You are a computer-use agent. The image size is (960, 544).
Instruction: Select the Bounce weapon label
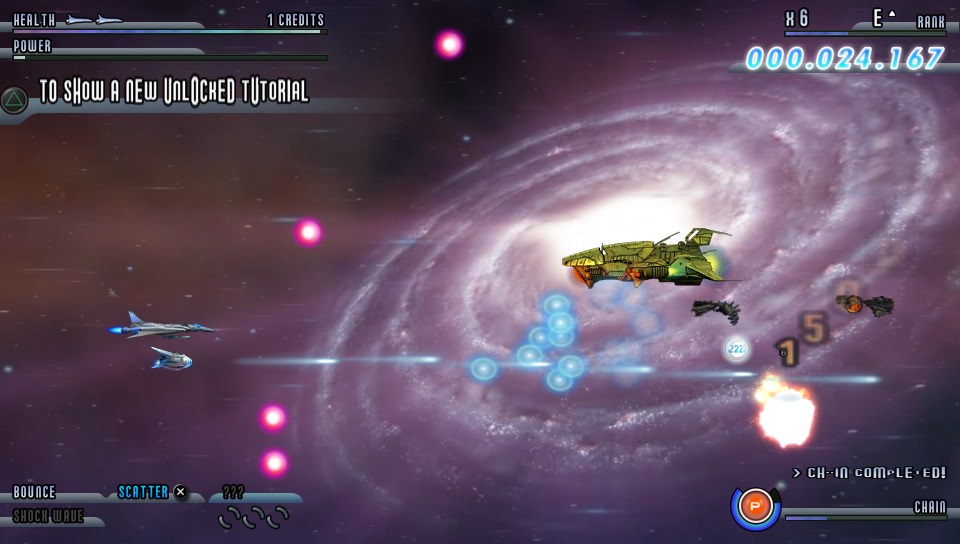(x=35, y=492)
